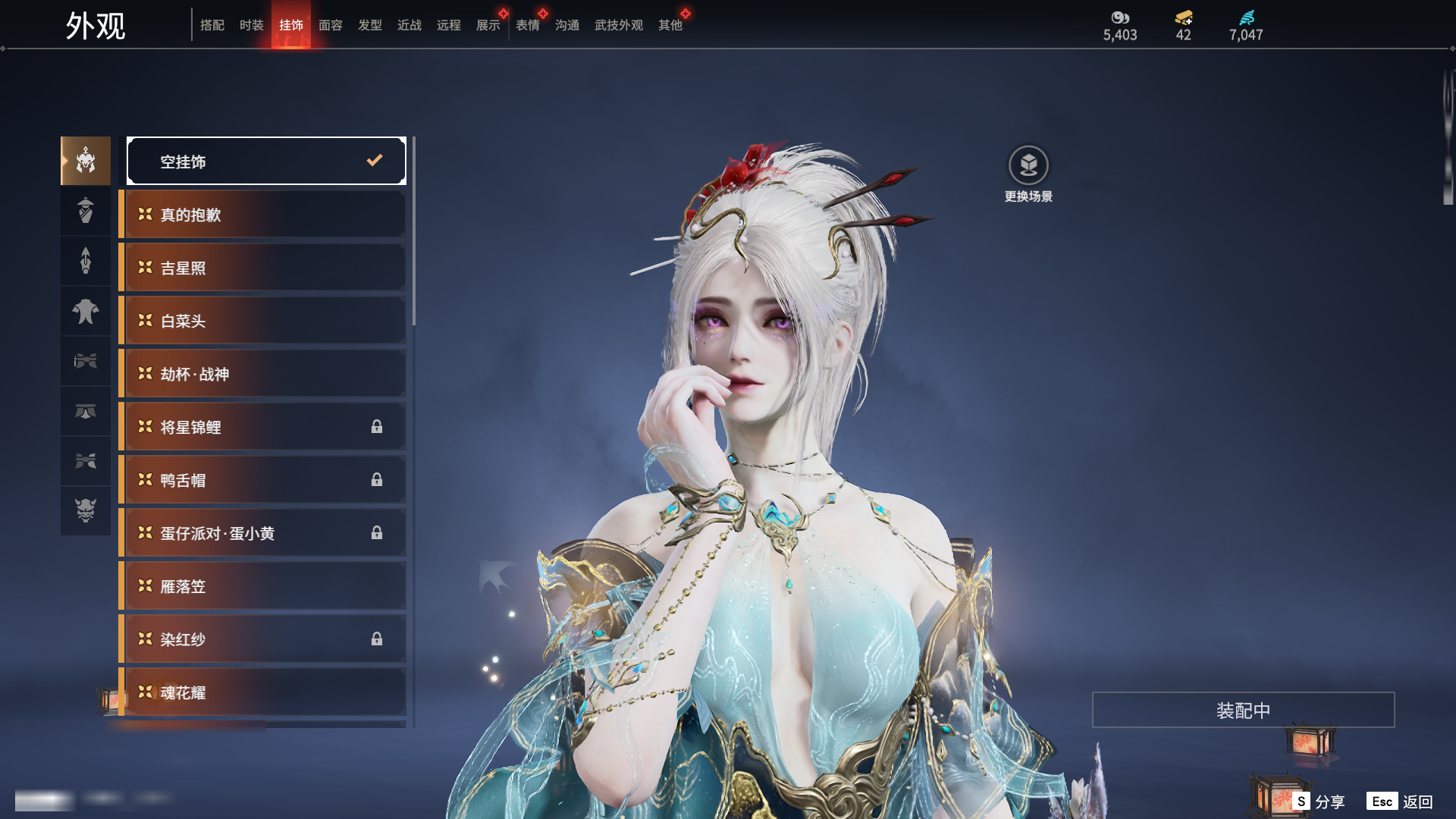Select the demon mask category icon
1456x819 pixels.
pyautogui.click(x=86, y=510)
